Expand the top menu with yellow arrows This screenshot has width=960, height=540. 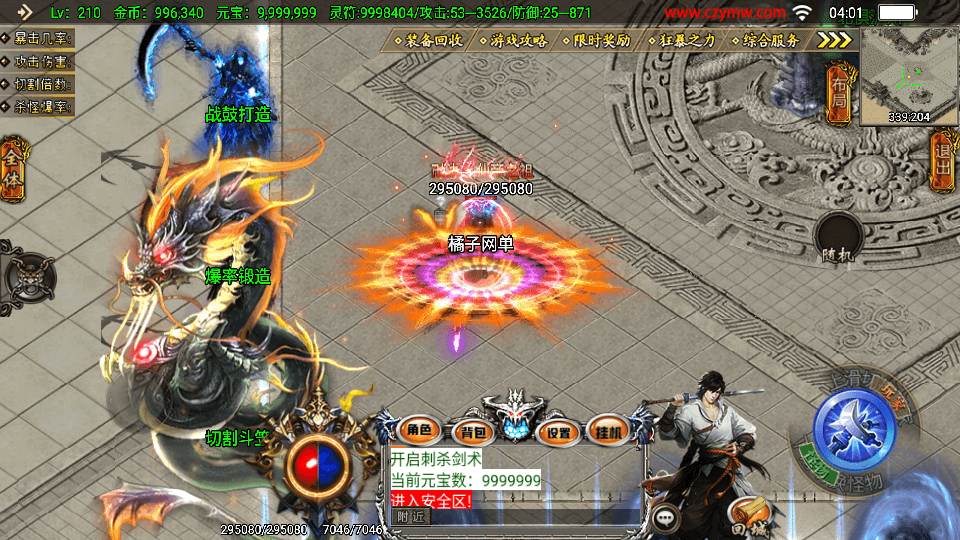coord(835,40)
